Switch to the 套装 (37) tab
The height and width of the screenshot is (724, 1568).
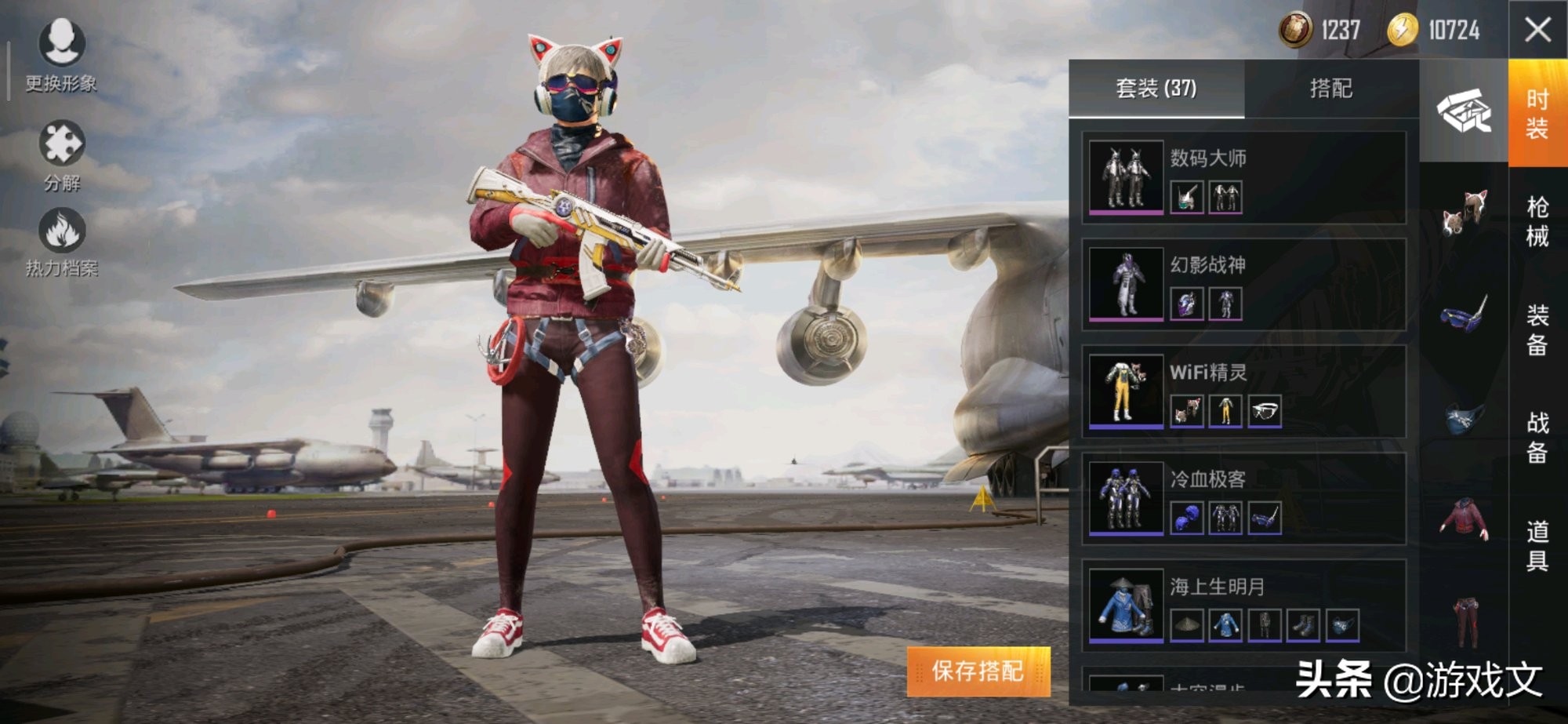coord(1156,89)
